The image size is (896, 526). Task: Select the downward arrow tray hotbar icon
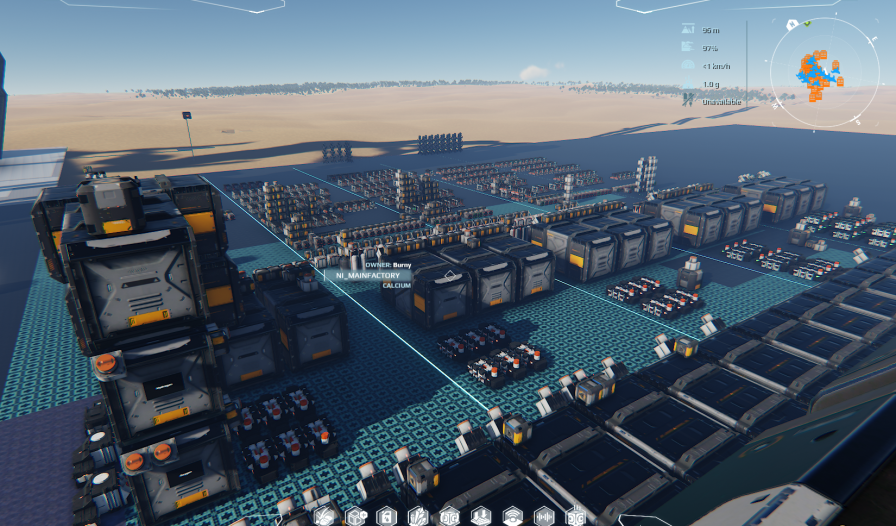(481, 516)
